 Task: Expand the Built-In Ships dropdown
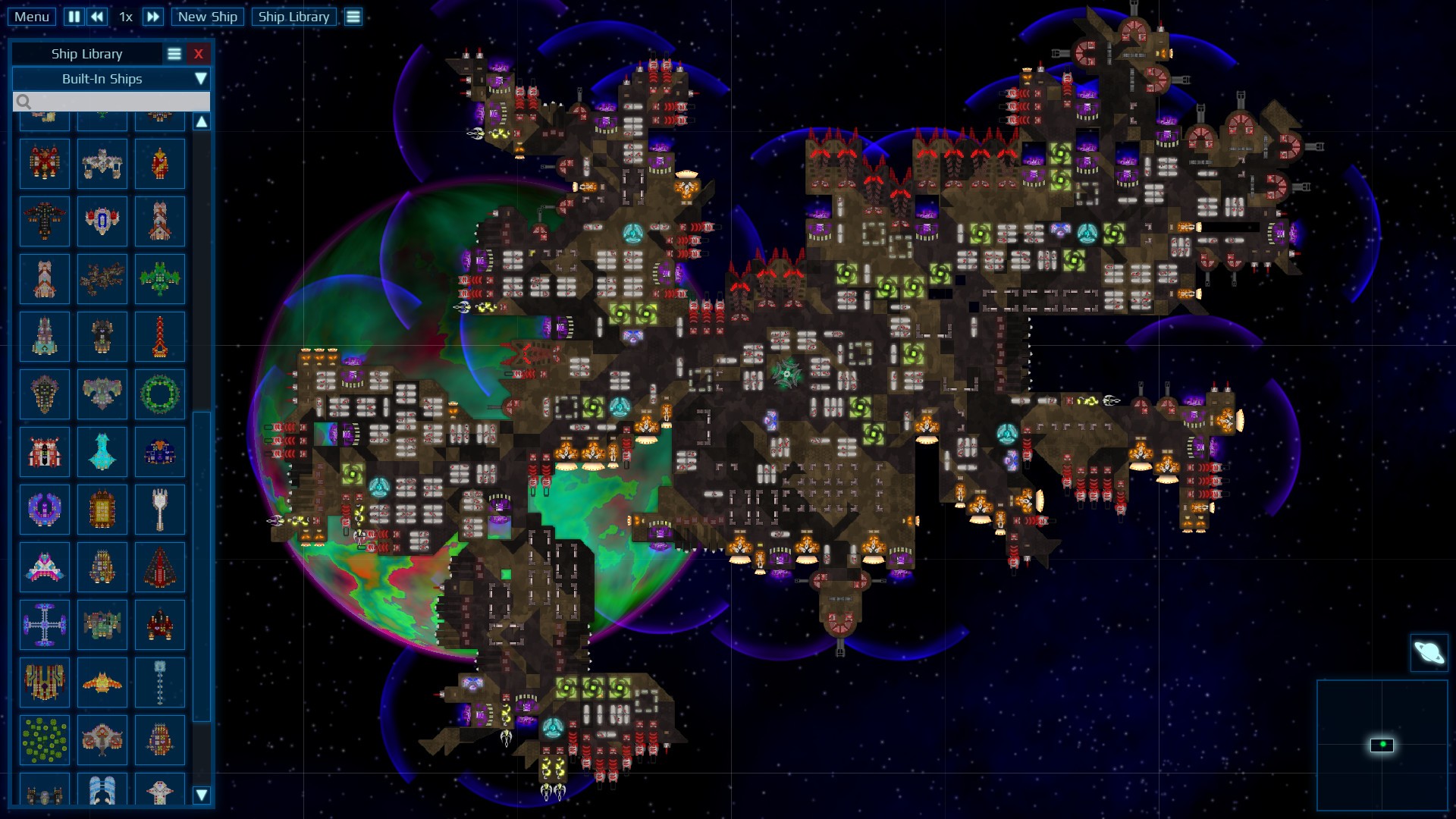click(x=201, y=78)
